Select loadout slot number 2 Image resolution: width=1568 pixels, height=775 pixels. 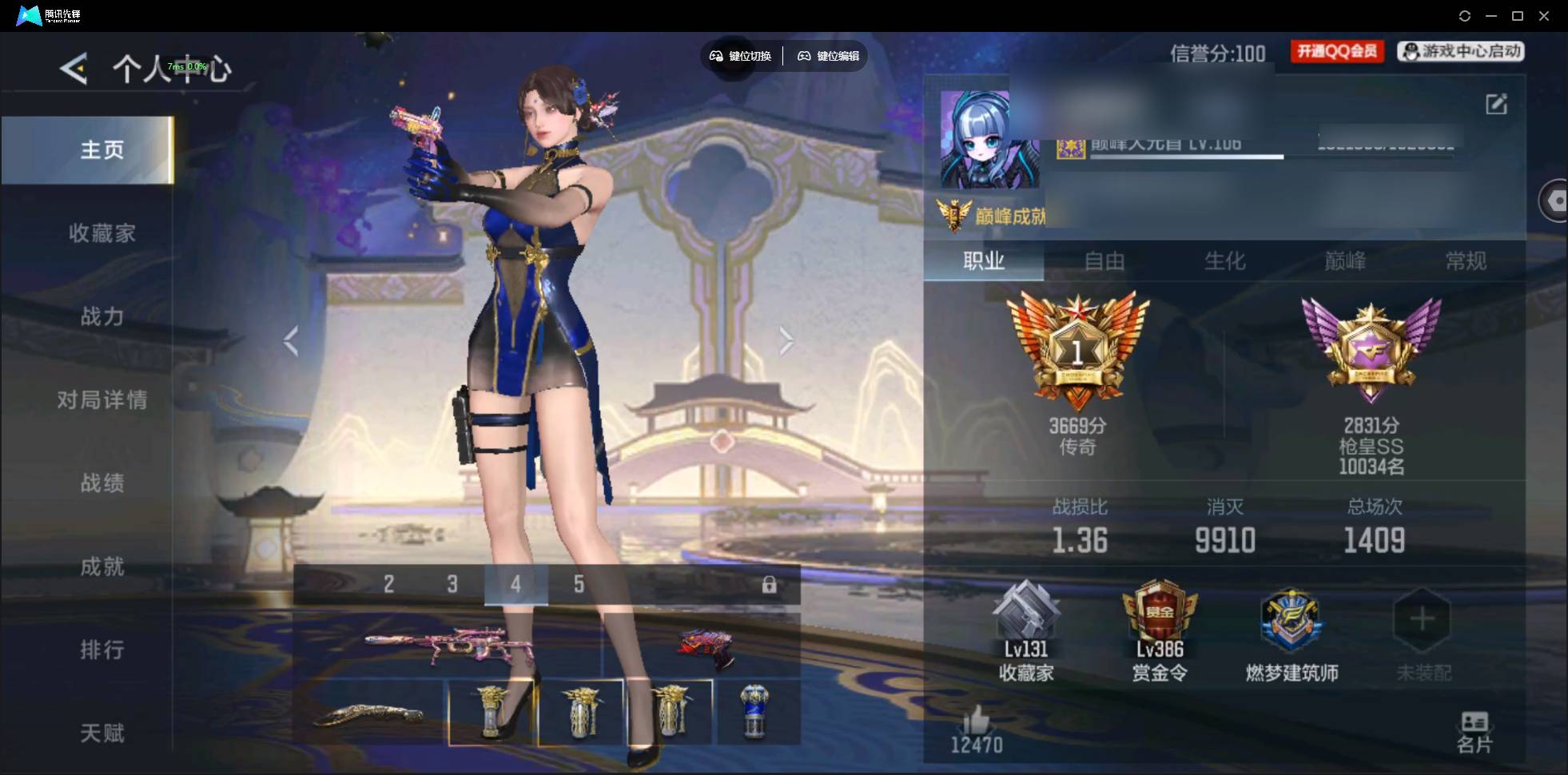point(388,585)
